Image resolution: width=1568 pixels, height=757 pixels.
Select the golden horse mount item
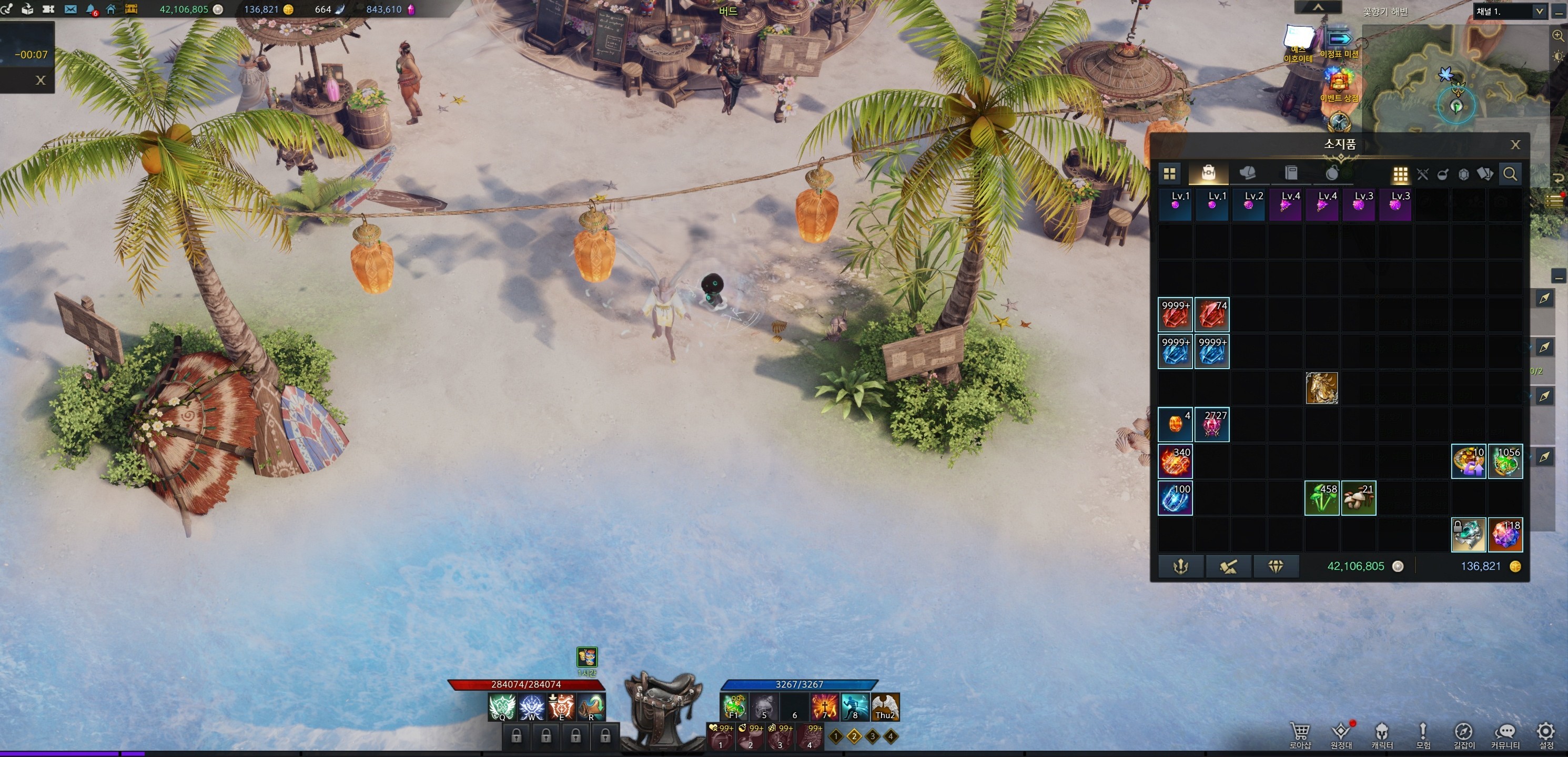point(1321,388)
